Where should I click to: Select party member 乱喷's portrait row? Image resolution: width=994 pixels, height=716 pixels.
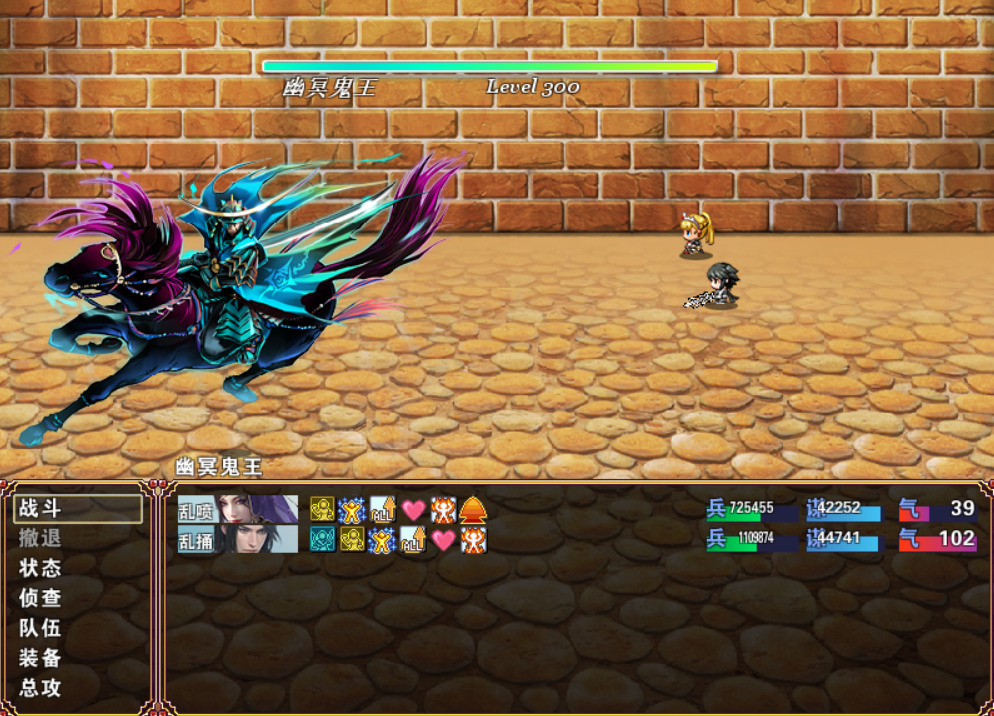(238, 510)
